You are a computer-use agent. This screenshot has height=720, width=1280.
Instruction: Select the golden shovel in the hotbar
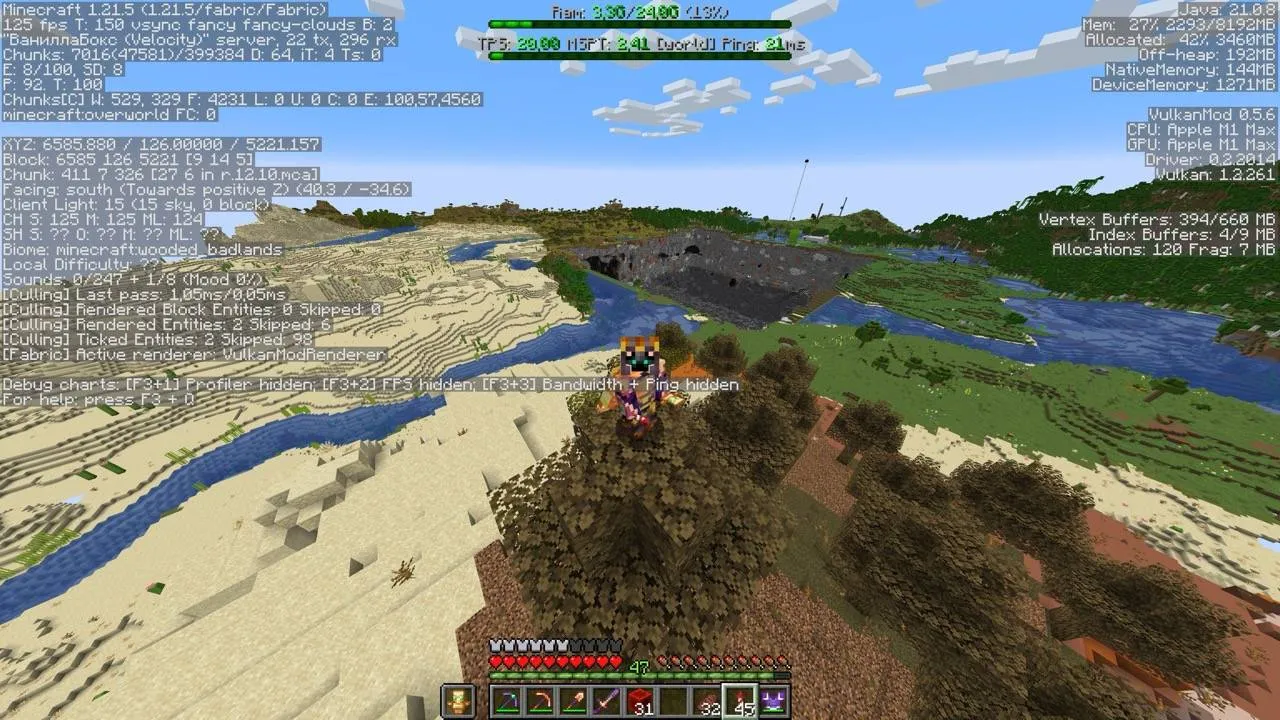575,699
